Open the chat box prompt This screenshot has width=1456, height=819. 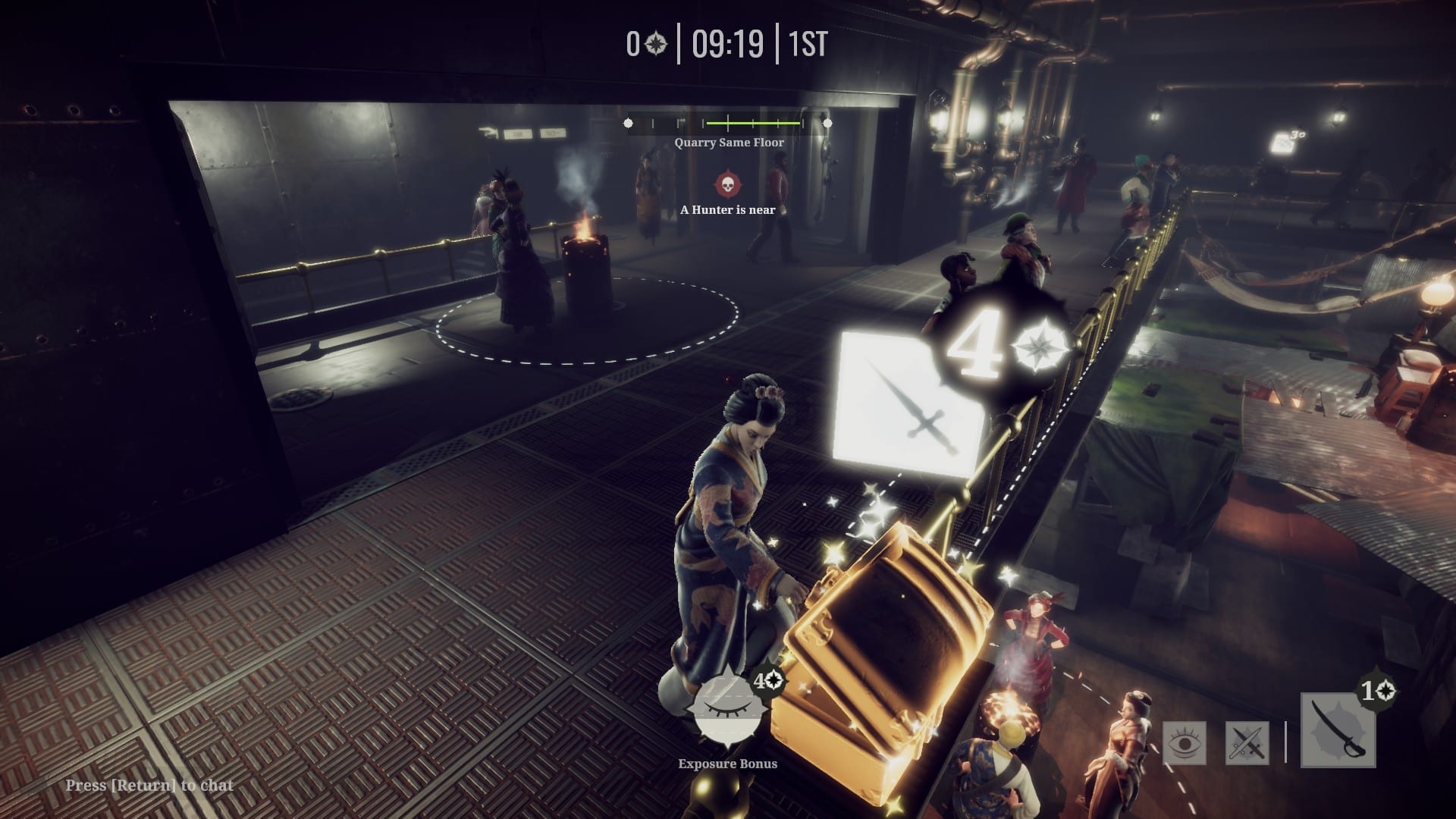tap(149, 785)
